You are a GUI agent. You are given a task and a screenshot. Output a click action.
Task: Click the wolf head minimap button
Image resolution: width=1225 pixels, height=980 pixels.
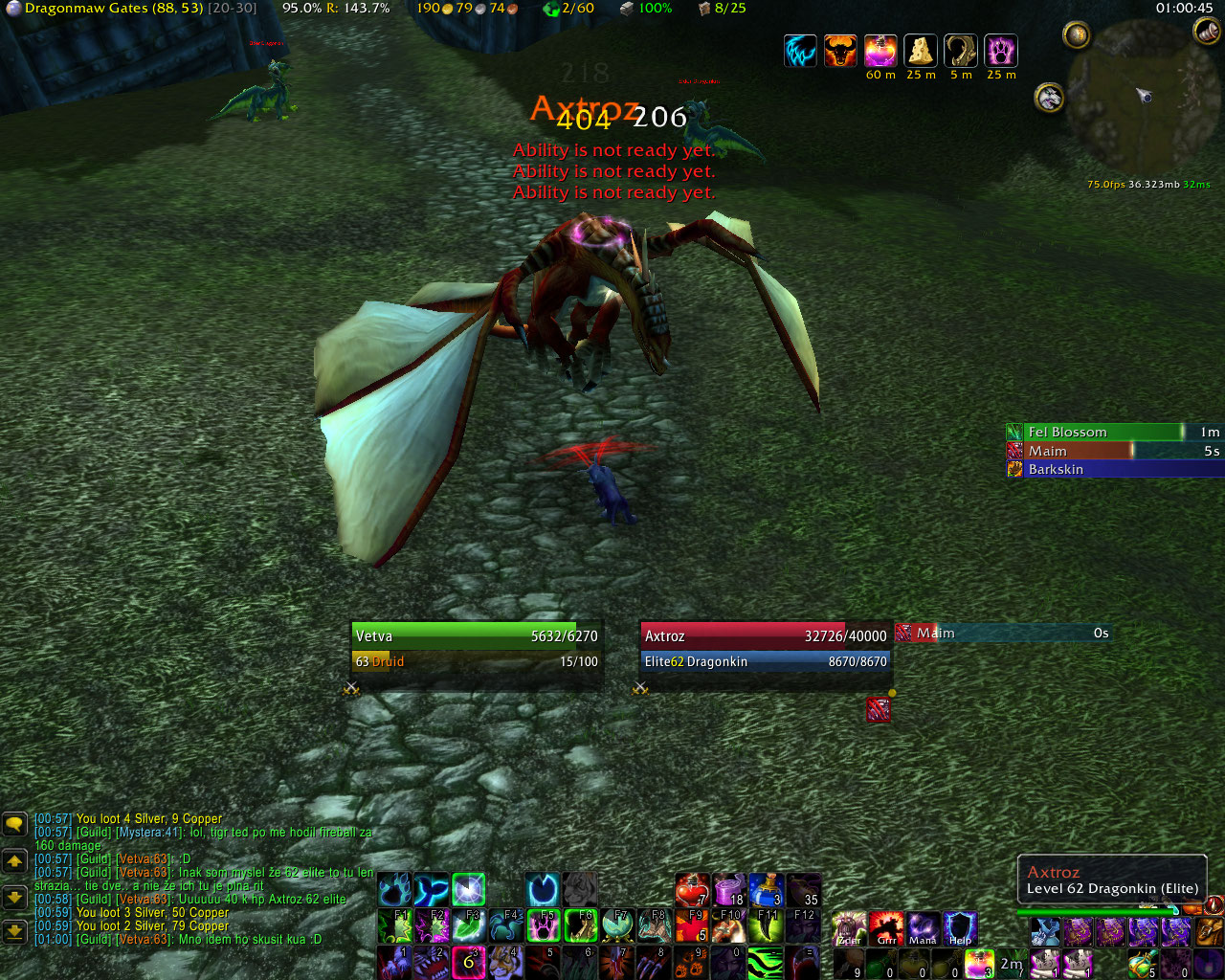pos(1050,98)
